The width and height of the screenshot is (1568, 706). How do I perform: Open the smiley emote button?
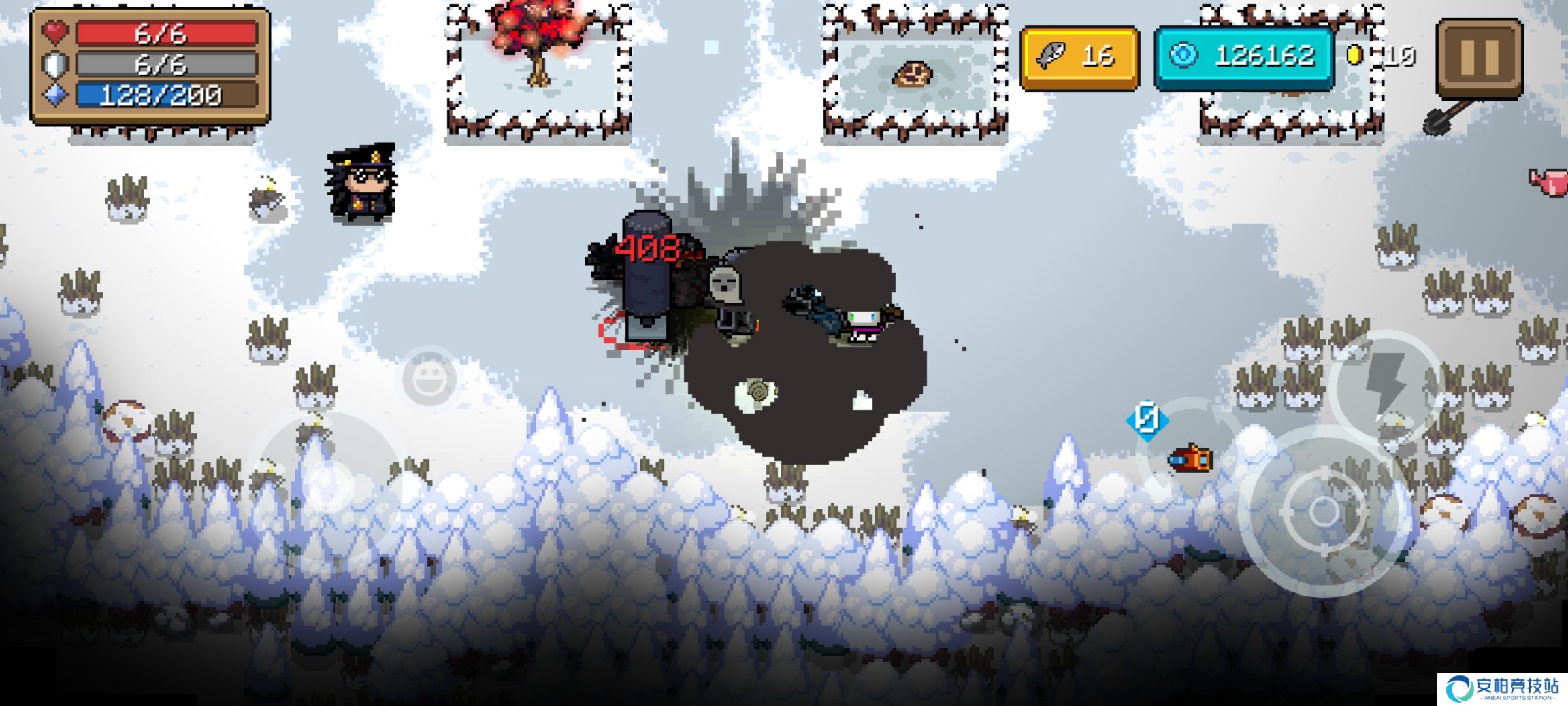(x=429, y=378)
